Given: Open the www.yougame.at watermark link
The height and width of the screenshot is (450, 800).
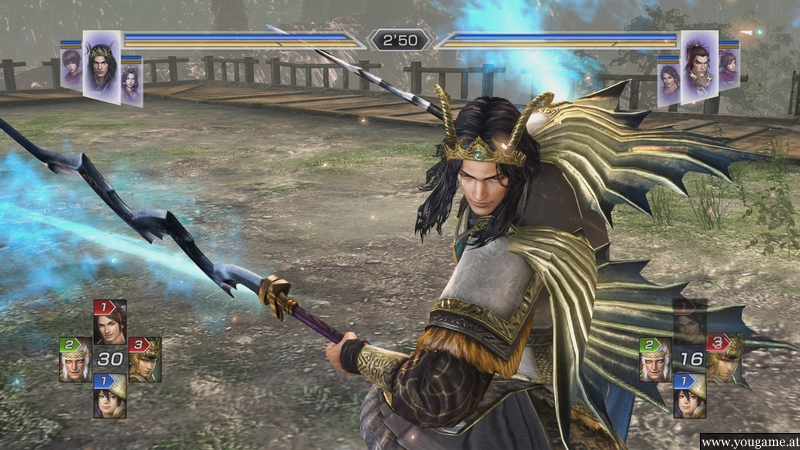Looking at the screenshot, I should tap(748, 441).
